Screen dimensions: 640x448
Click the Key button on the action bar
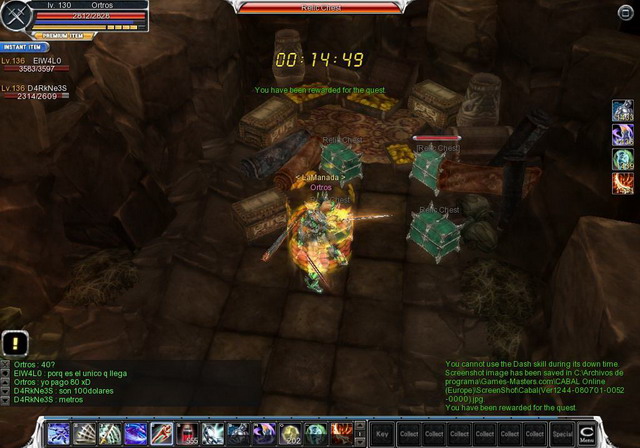(382, 434)
